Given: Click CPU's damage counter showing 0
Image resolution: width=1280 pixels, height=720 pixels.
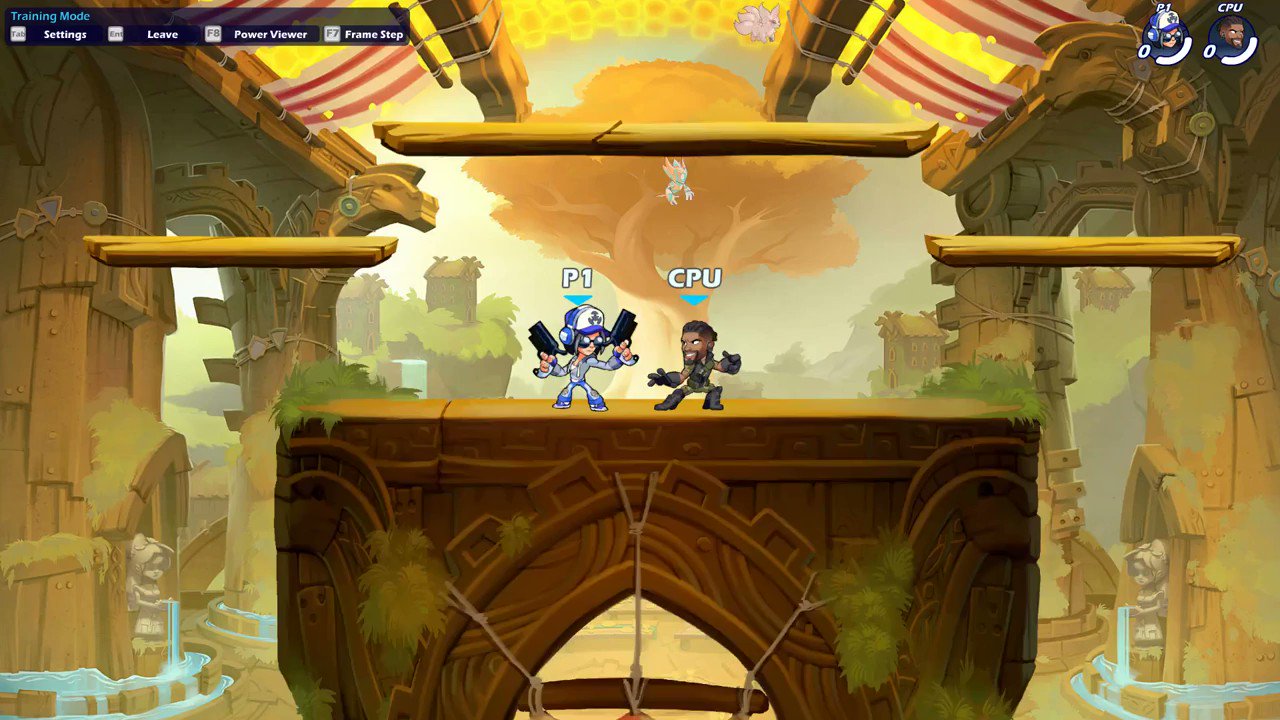Looking at the screenshot, I should tap(1210, 49).
